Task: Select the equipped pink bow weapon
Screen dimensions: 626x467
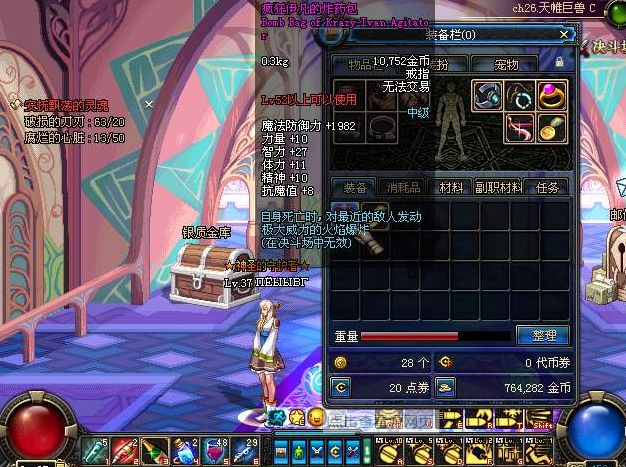Action: coord(519,127)
